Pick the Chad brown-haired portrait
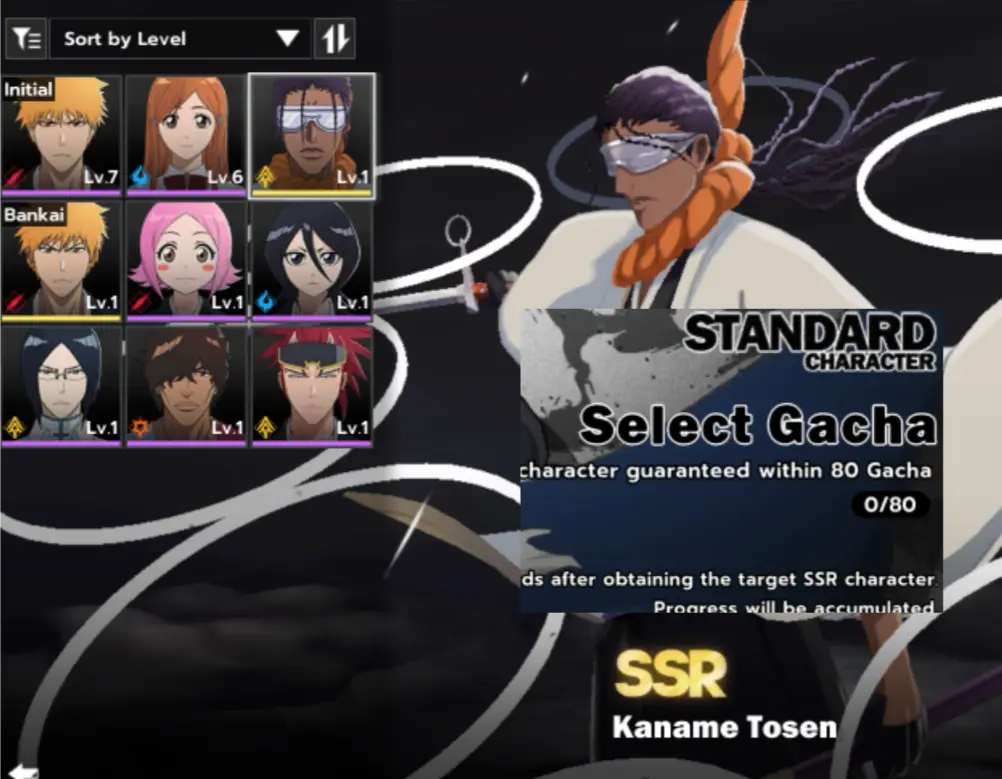Image resolution: width=1002 pixels, height=779 pixels. click(187, 385)
